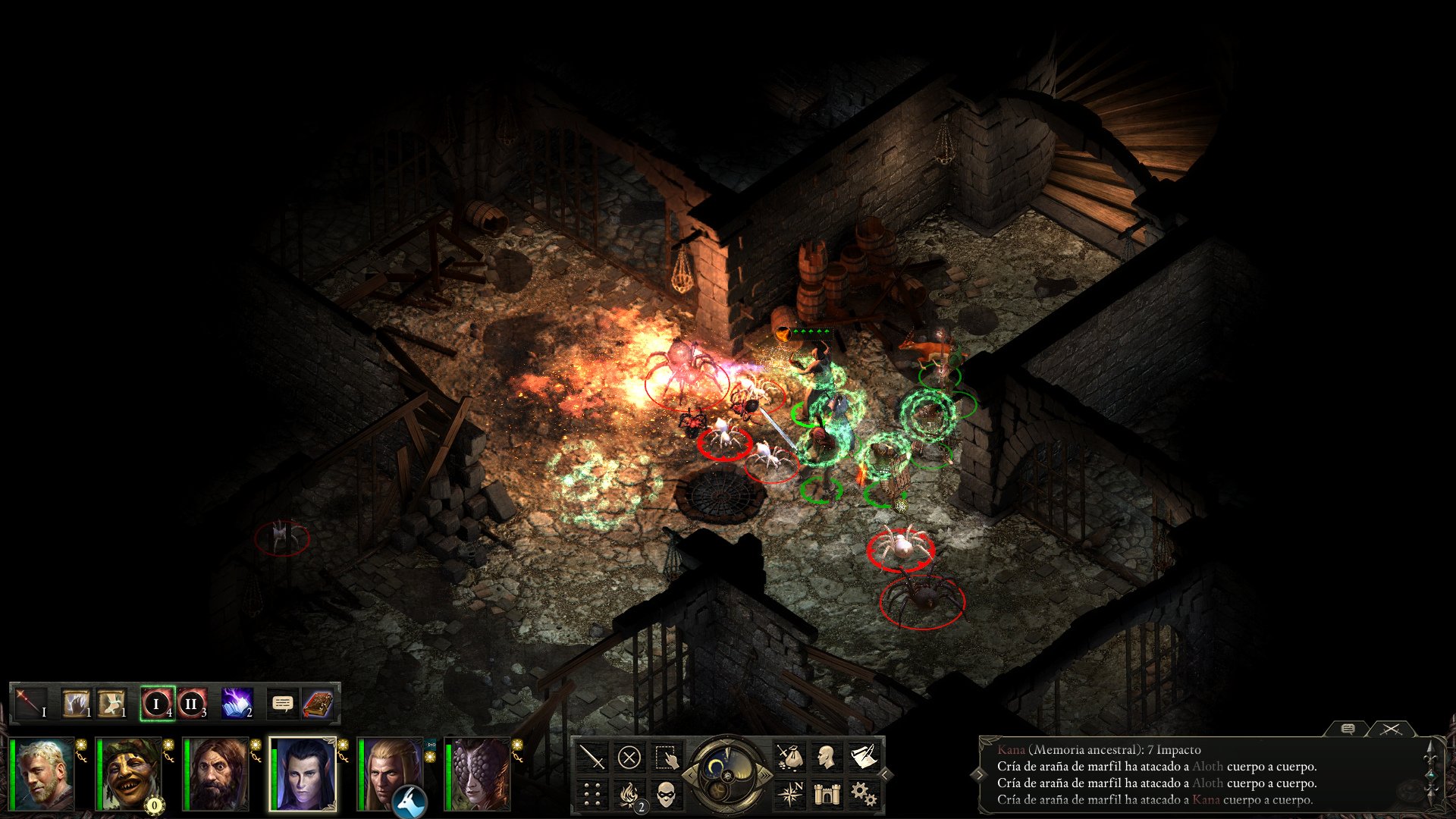Open the stronghold castle icon

pos(827,792)
